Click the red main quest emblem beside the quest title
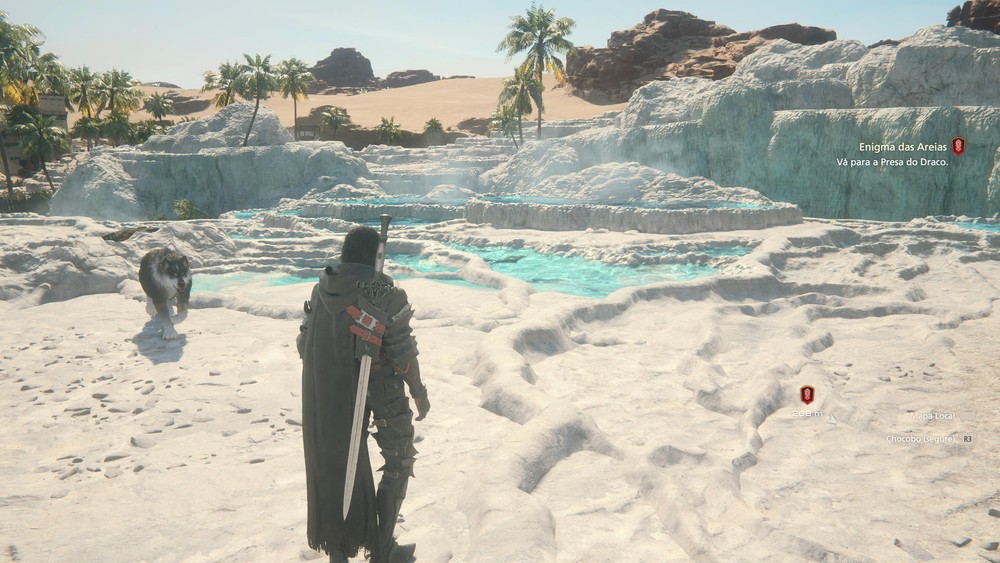Viewport: 1000px width, 563px height. (958, 146)
